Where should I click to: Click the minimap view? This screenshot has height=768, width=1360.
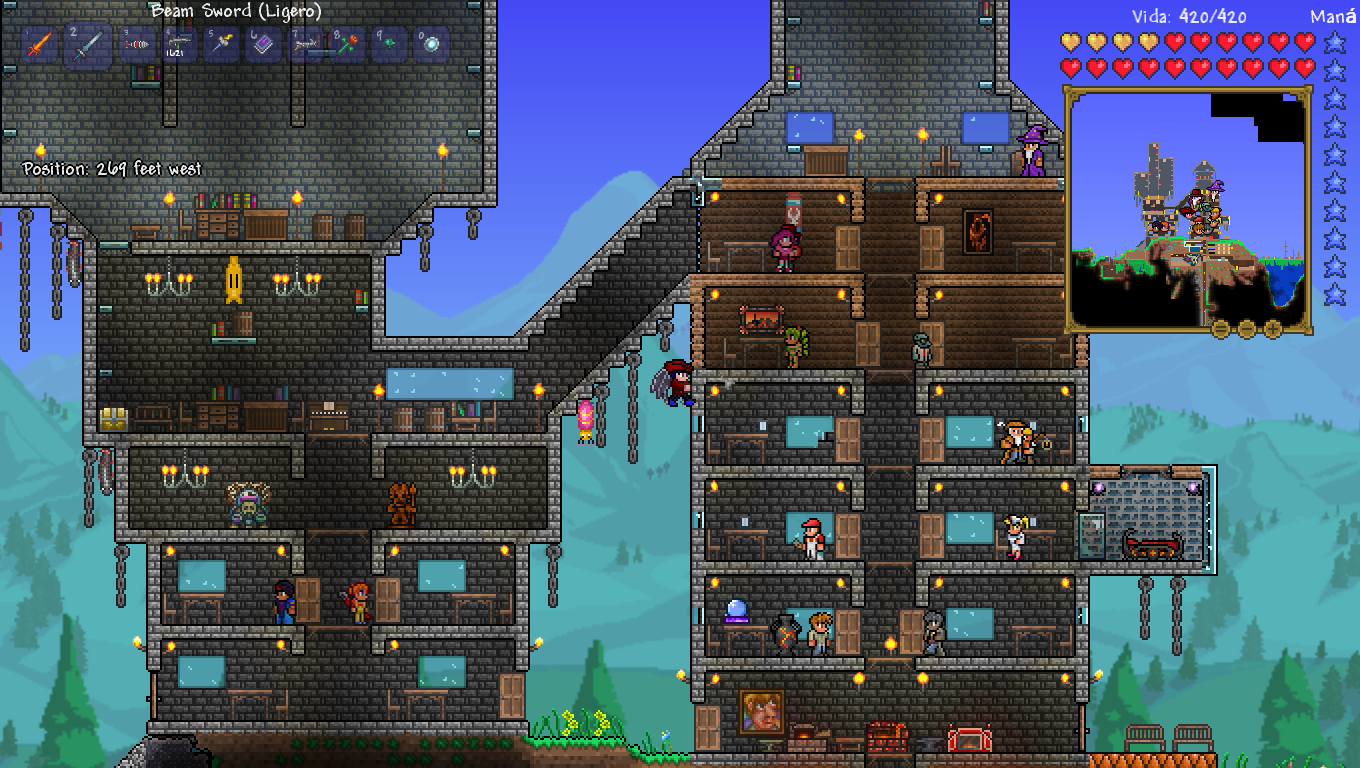point(1188,209)
